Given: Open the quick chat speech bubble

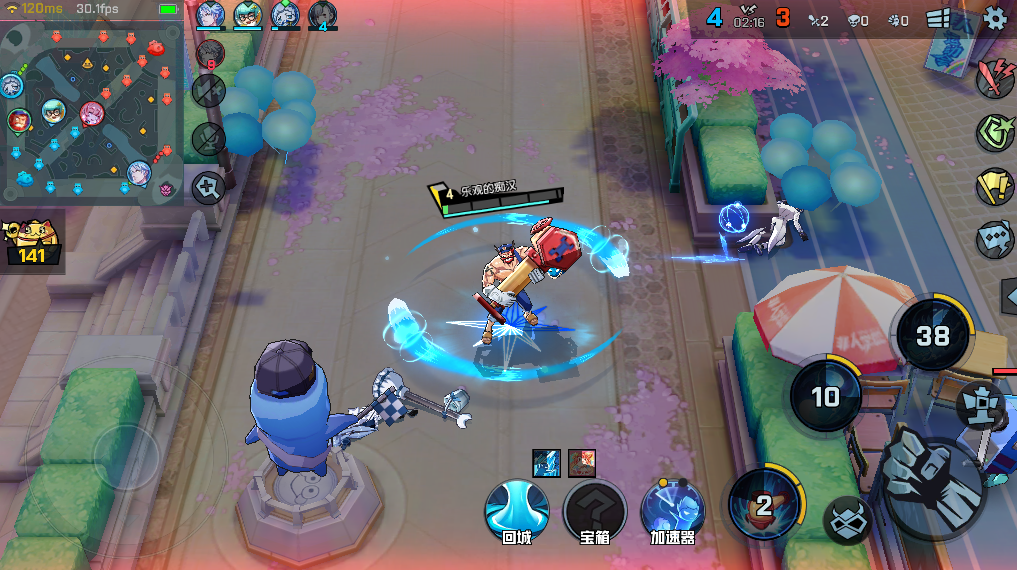Looking at the screenshot, I should coord(994,238).
